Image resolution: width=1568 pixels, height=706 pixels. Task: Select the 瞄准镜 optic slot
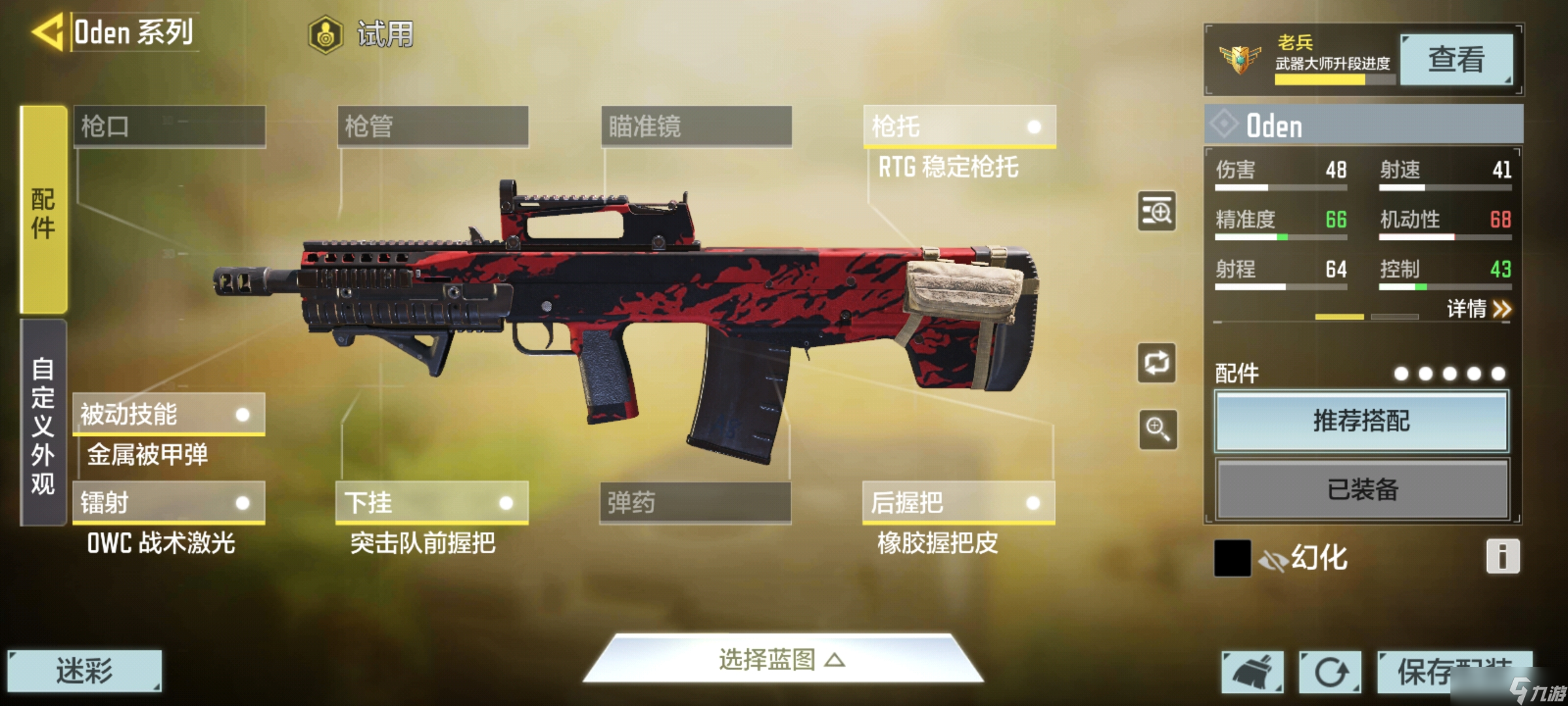[x=696, y=126]
